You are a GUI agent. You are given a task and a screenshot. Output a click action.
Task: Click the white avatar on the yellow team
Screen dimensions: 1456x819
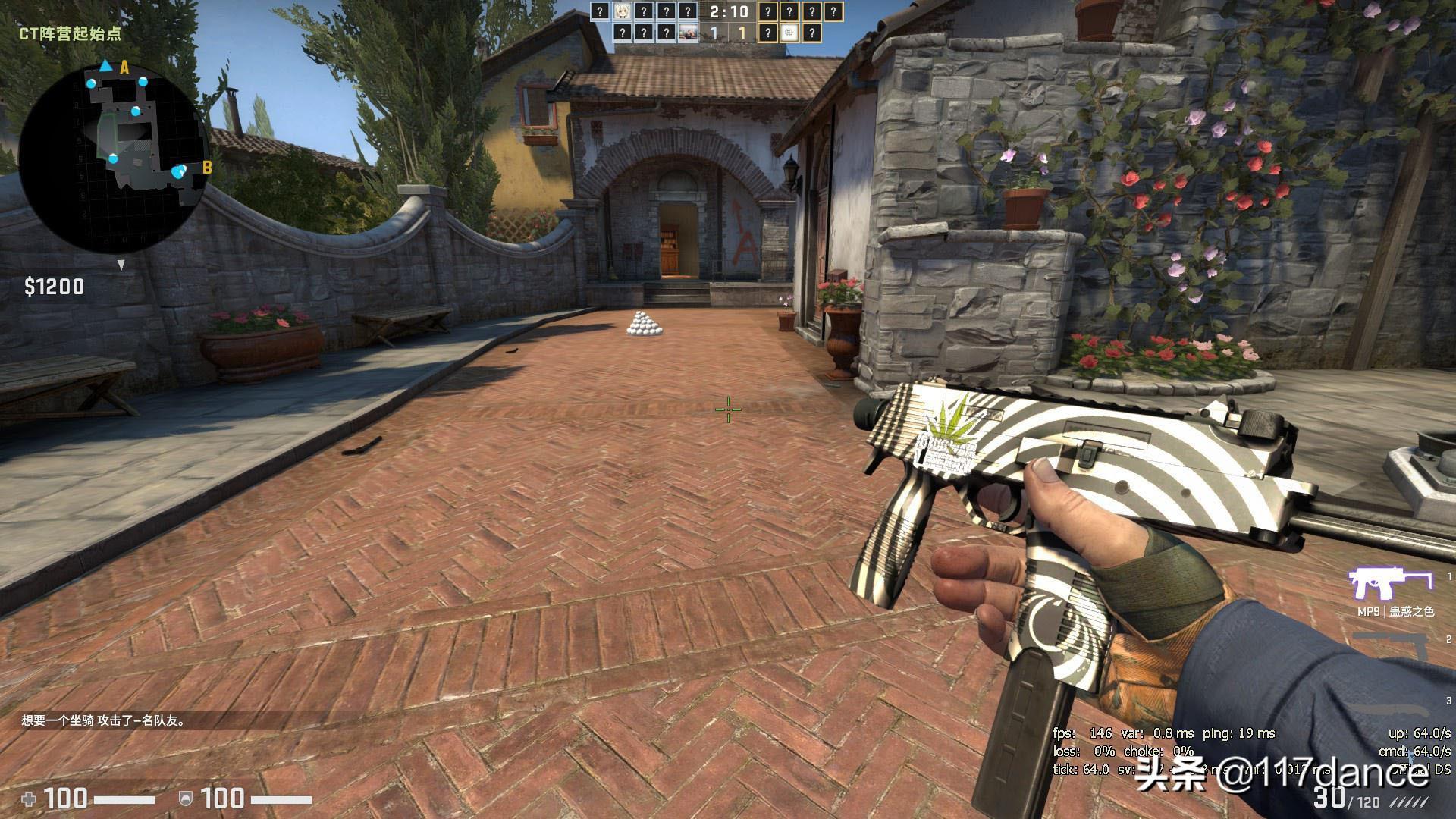[789, 33]
